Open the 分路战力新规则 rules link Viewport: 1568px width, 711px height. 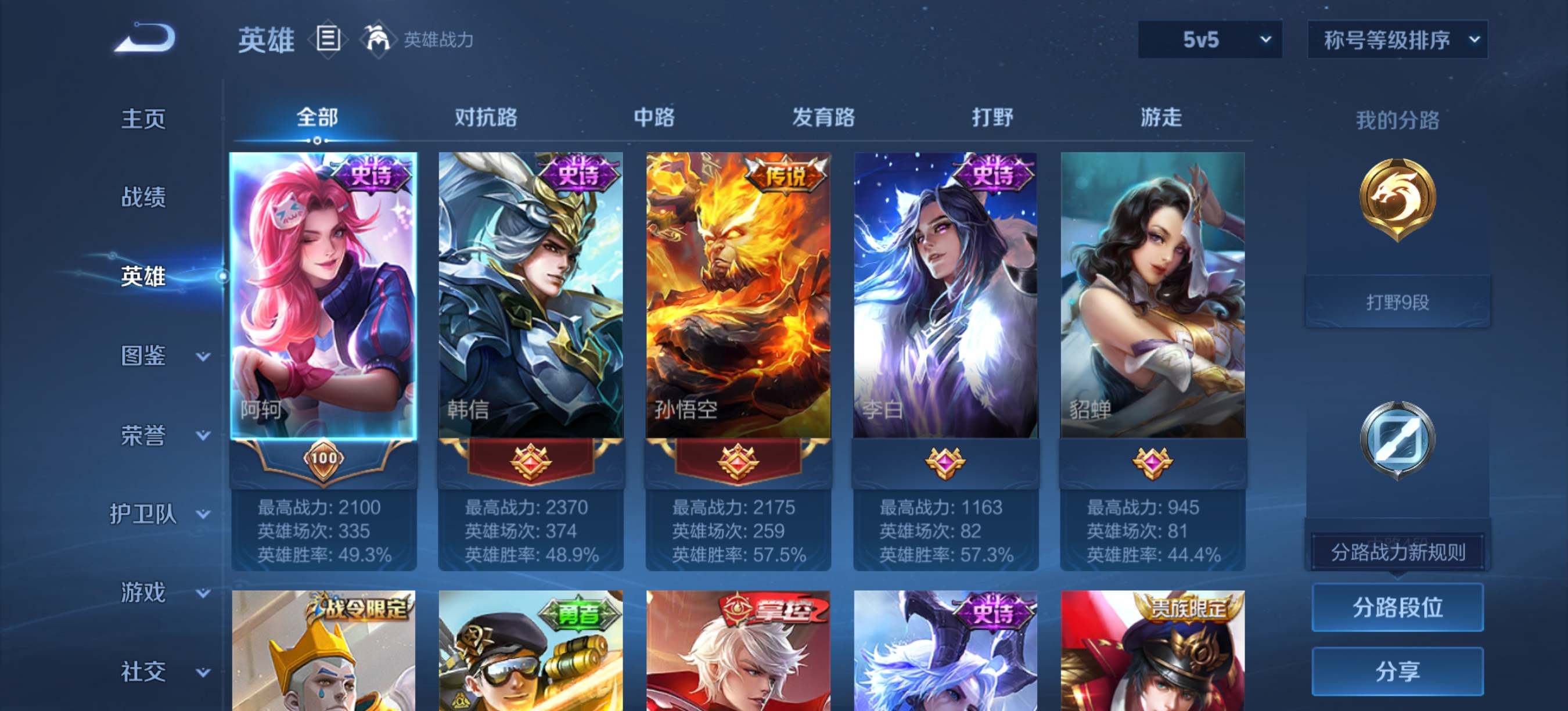click(1397, 552)
